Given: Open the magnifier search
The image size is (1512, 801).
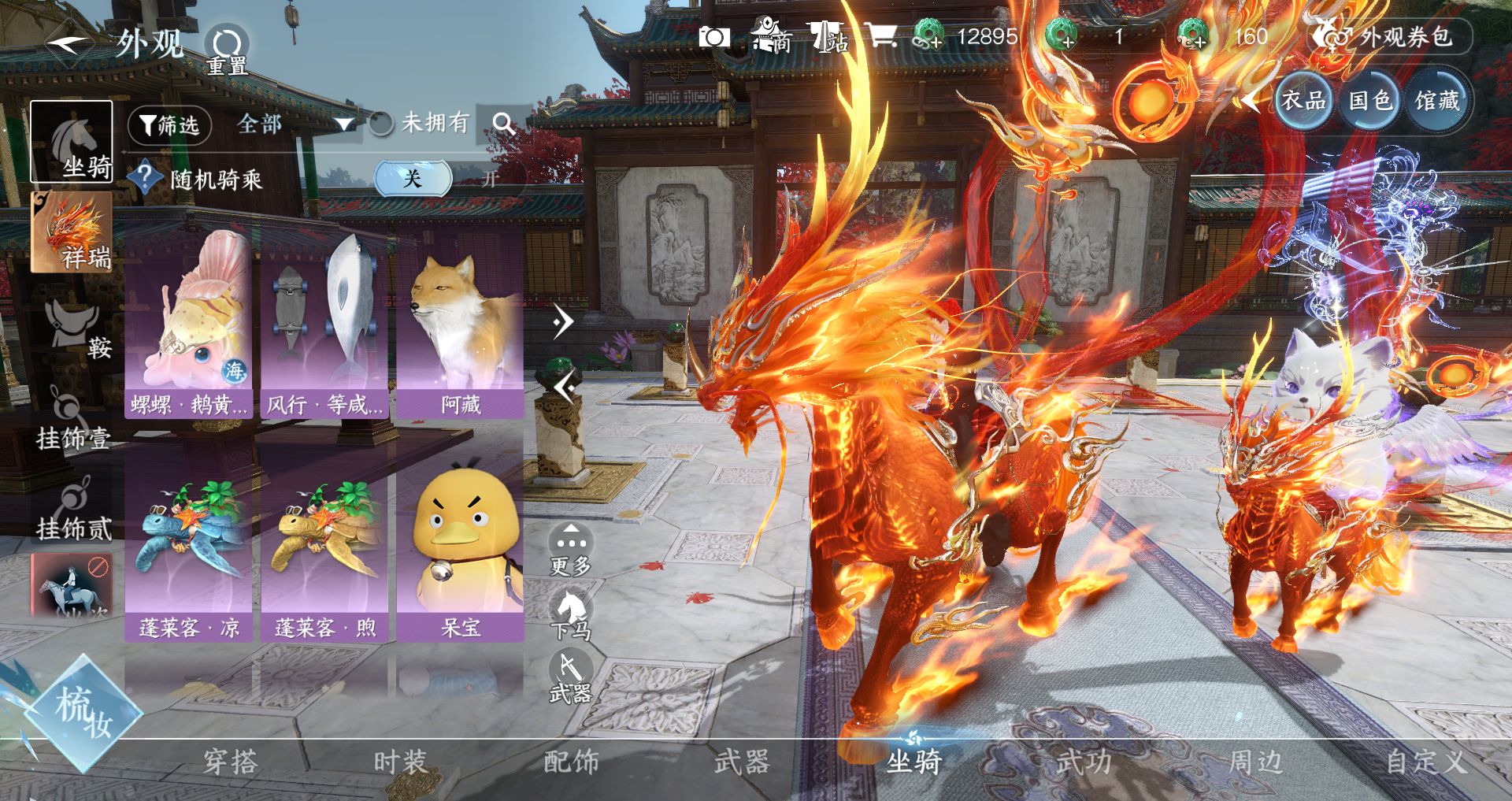Looking at the screenshot, I should pos(503,123).
